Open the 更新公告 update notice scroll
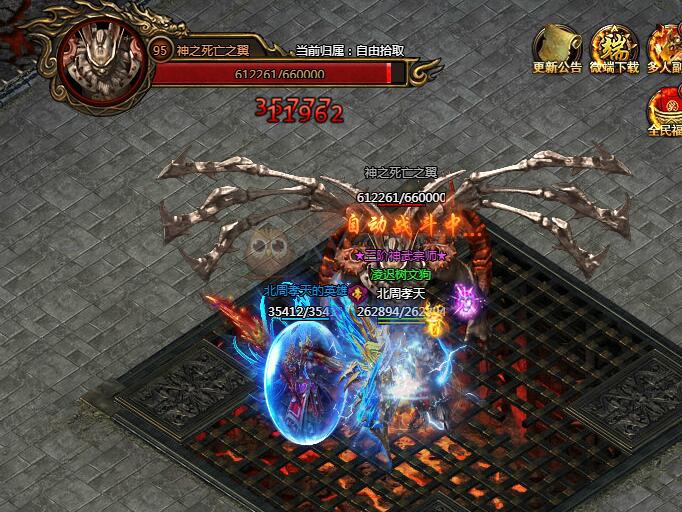 557,45
